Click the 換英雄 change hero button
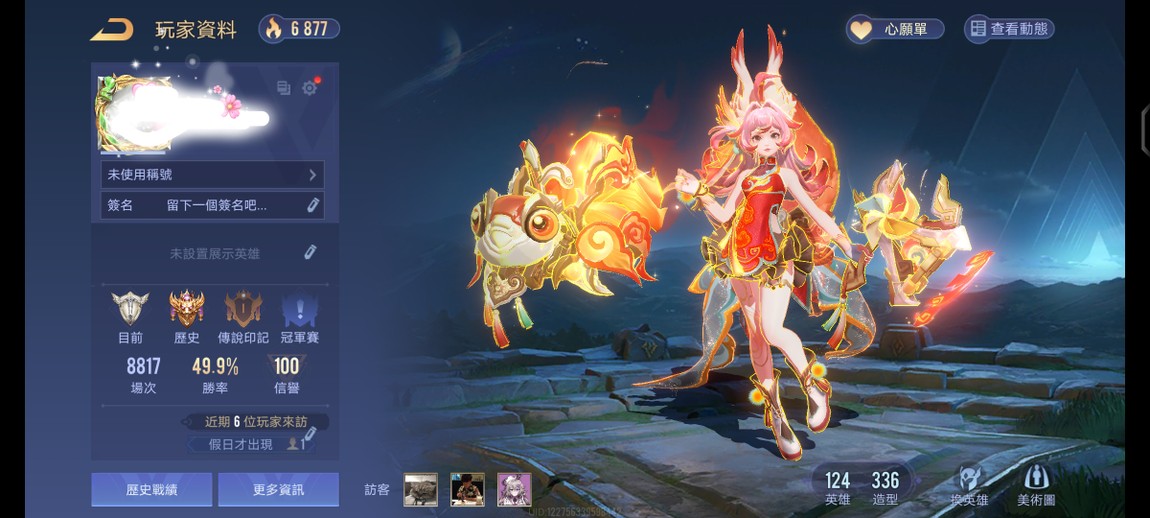This screenshot has height=518, width=1150. 967,487
